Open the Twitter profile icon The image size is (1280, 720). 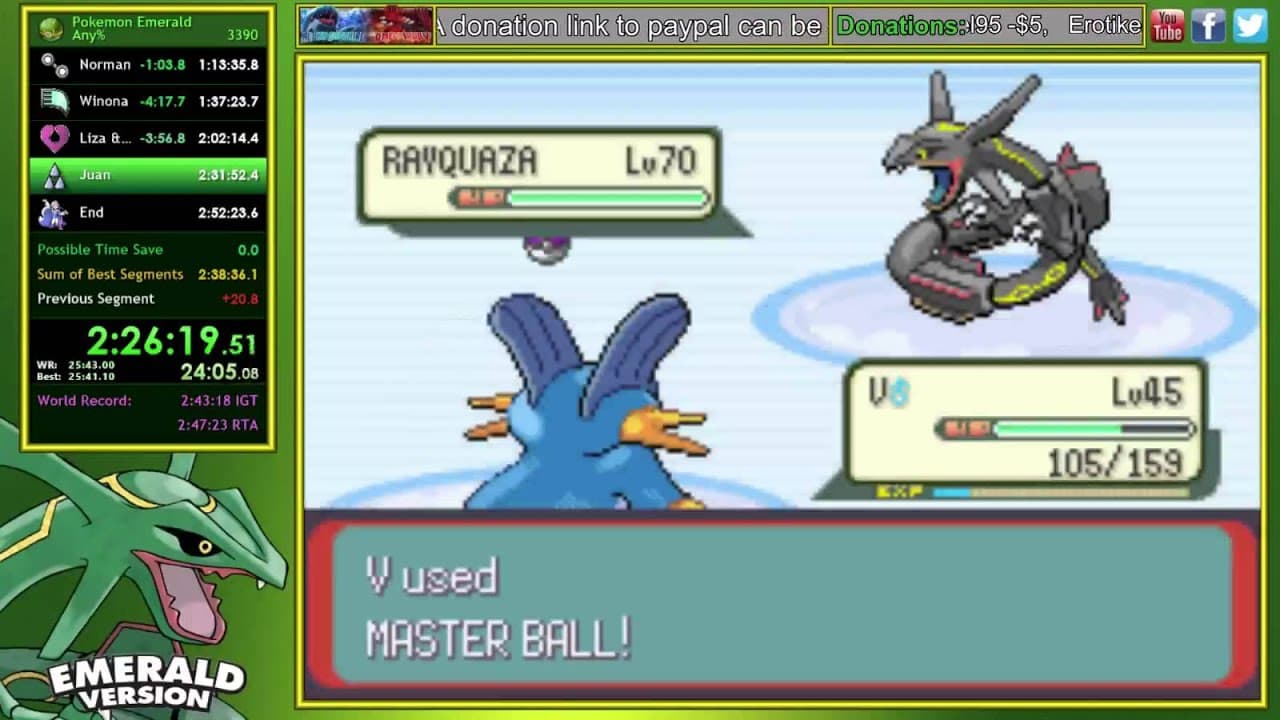[1249, 25]
